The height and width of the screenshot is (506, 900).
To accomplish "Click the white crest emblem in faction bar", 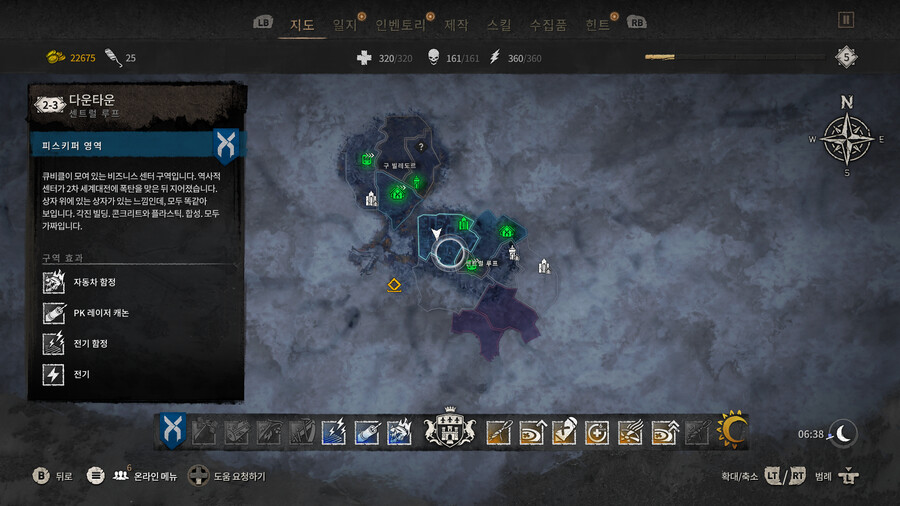I will click(449, 431).
